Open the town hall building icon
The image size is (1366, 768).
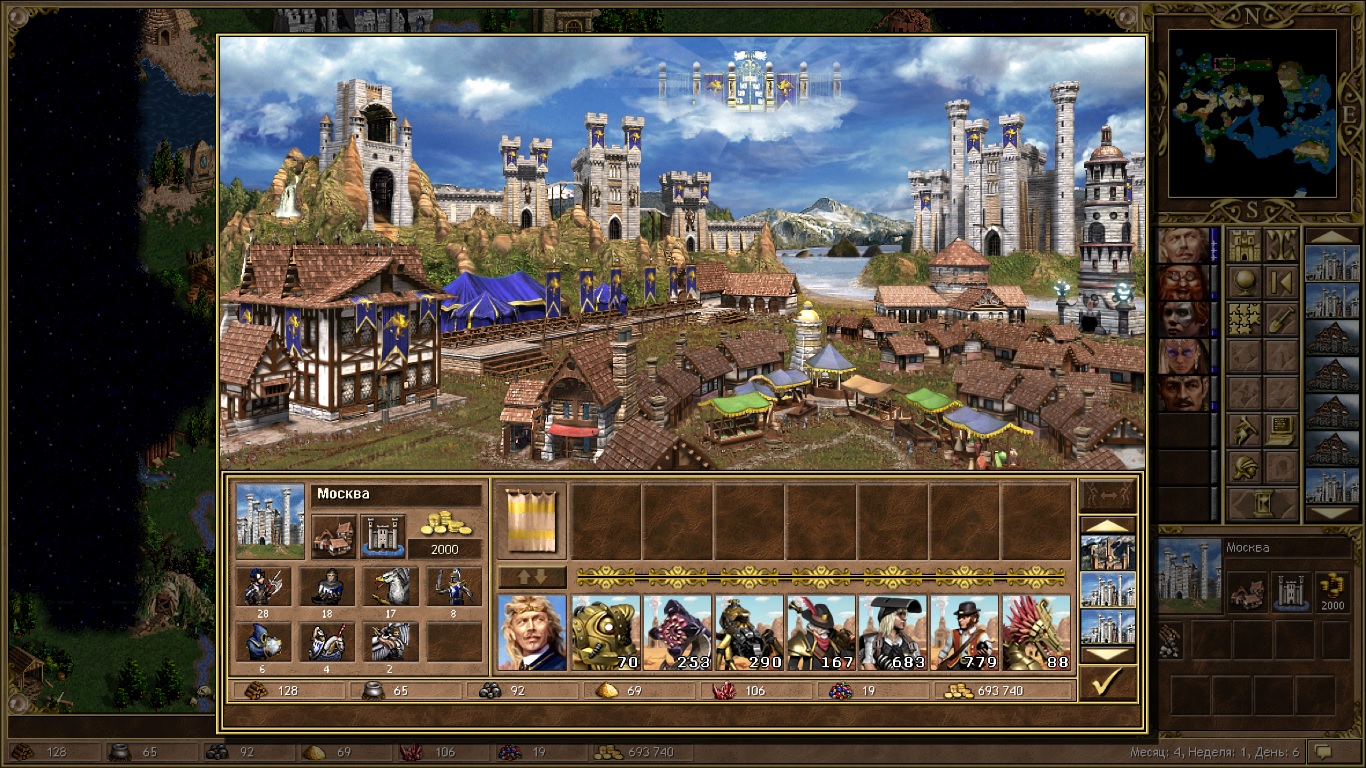pos(333,537)
